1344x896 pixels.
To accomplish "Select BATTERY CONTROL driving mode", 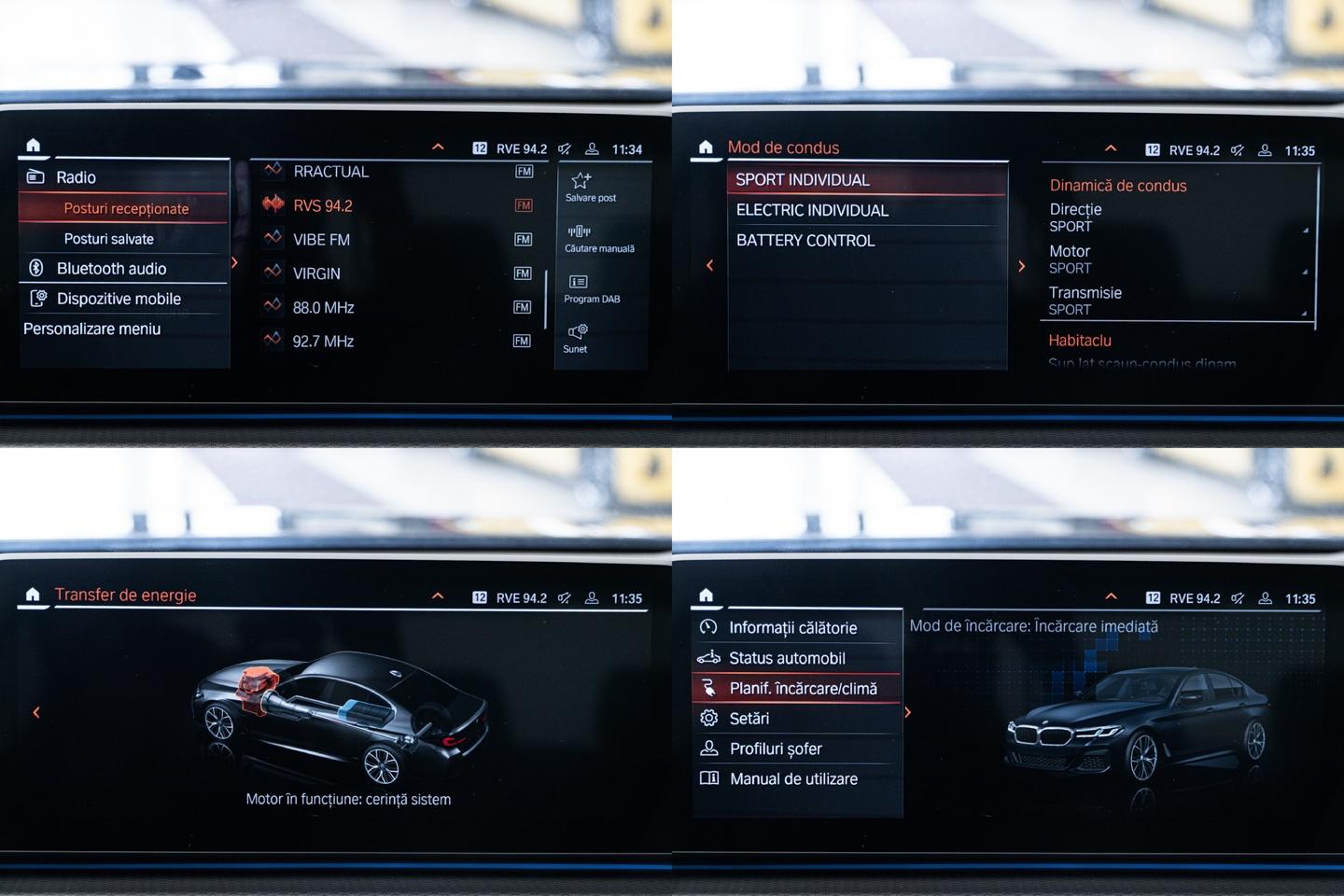I will [x=805, y=240].
